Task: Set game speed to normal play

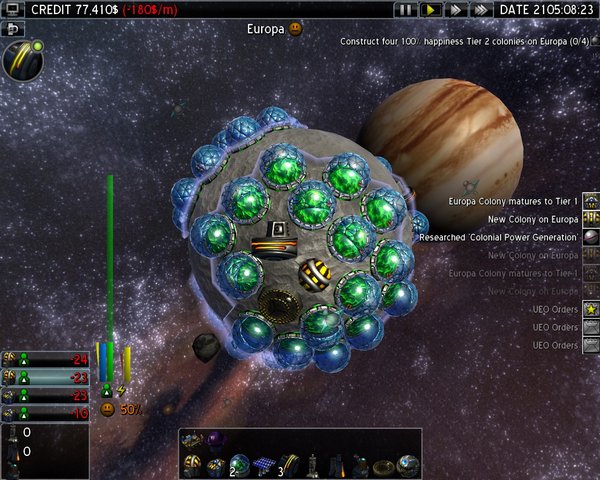Action: tap(430, 9)
